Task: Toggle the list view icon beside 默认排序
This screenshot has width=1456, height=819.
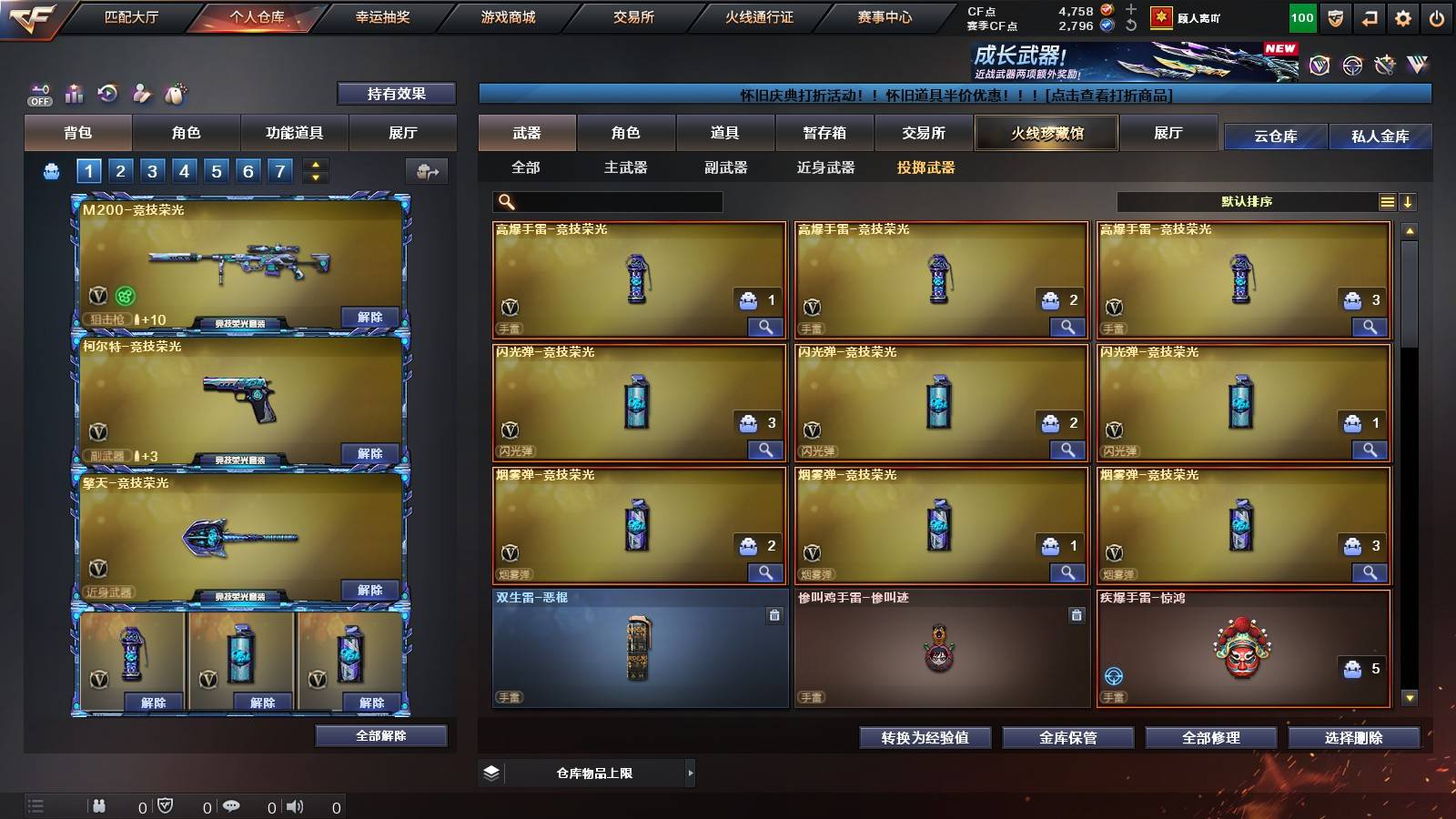Action: [x=1387, y=201]
